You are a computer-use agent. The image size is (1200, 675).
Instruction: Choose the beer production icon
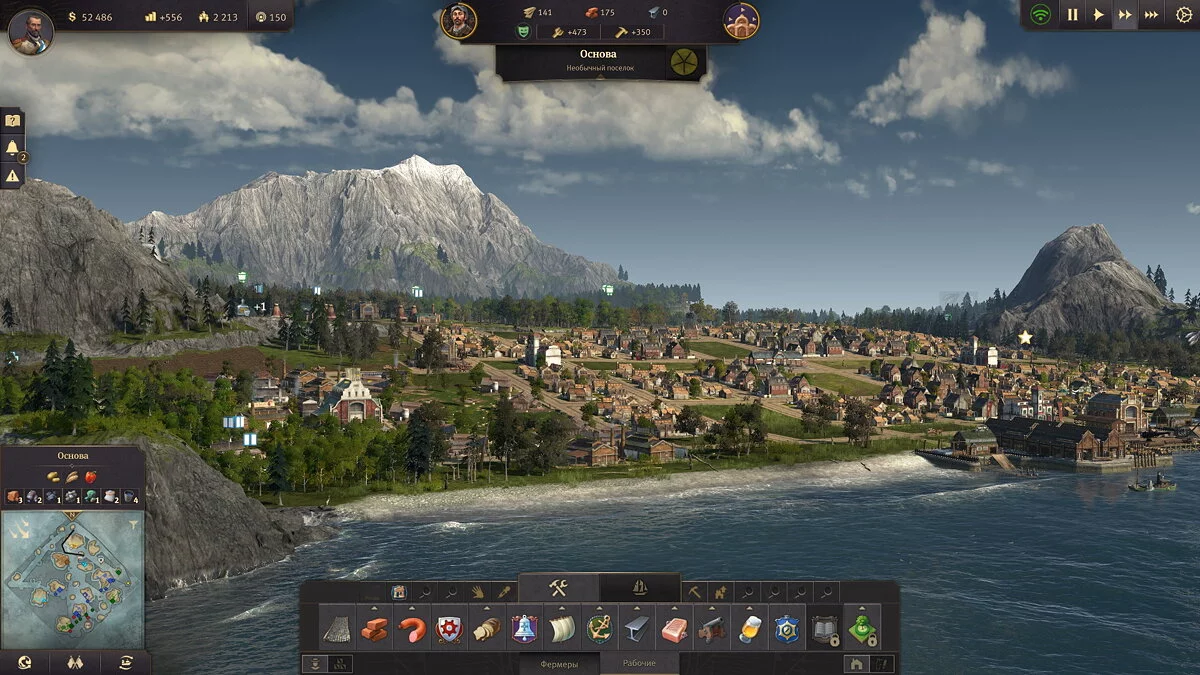click(749, 629)
